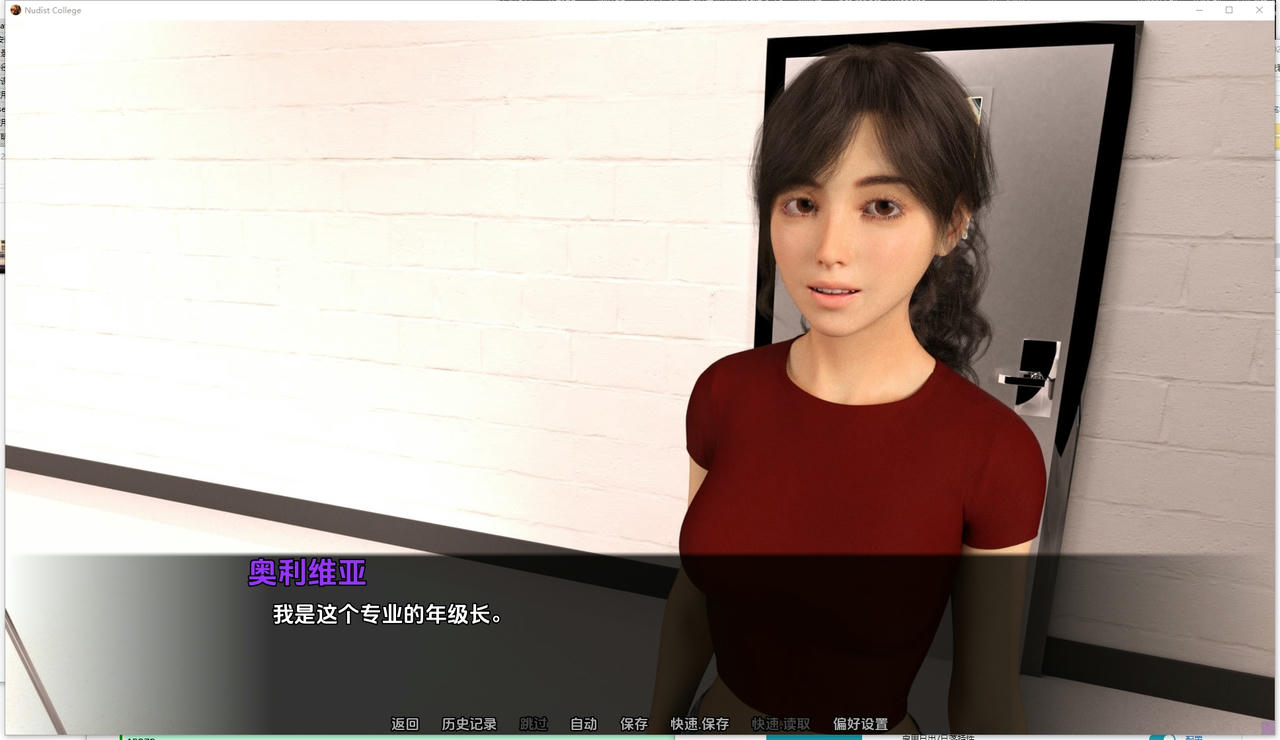Click the maximize button of the game window
Image resolution: width=1280 pixels, height=740 pixels.
tap(1229, 10)
